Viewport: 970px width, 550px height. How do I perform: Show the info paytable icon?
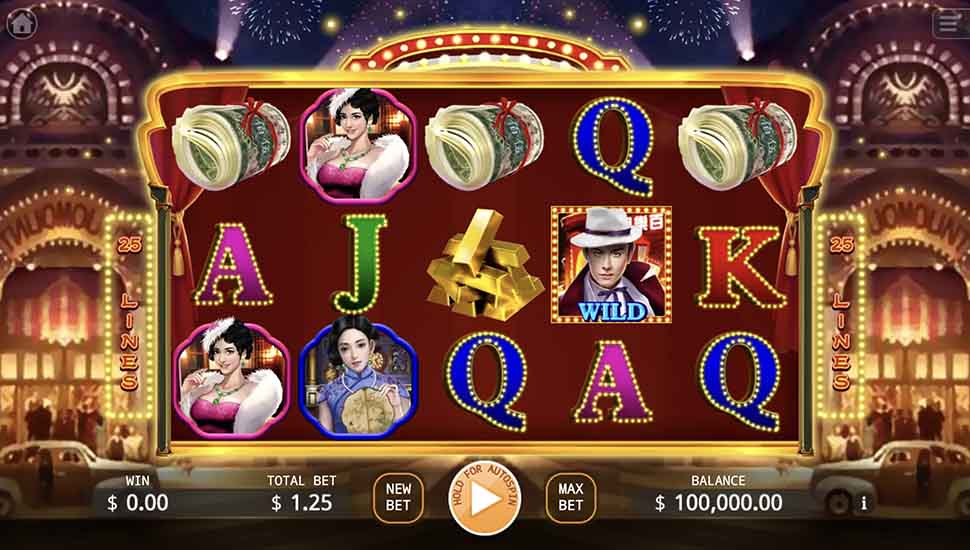click(x=864, y=503)
